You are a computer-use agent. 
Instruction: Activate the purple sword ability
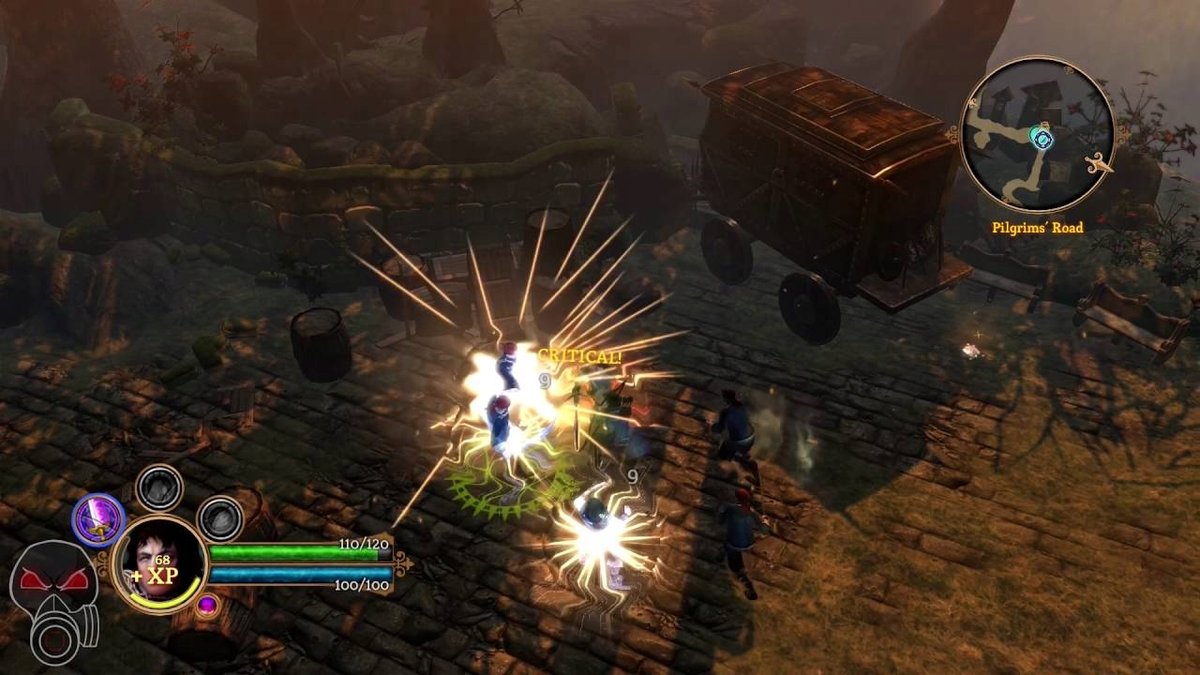[98, 520]
